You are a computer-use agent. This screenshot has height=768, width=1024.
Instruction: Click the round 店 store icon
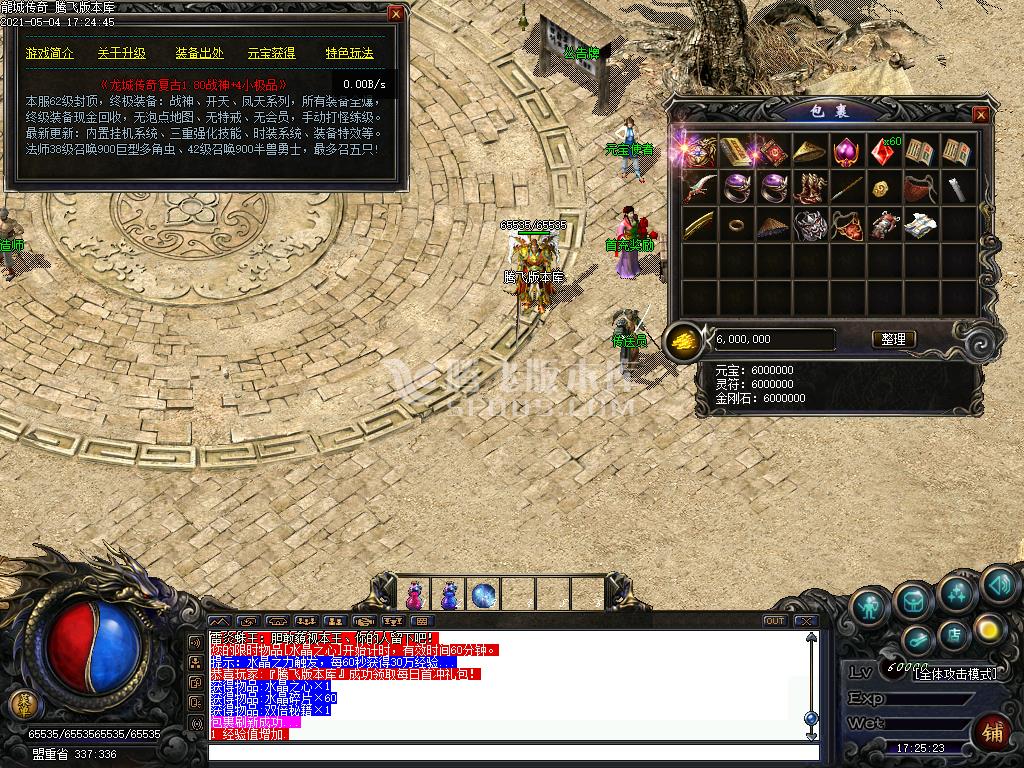coord(953,637)
